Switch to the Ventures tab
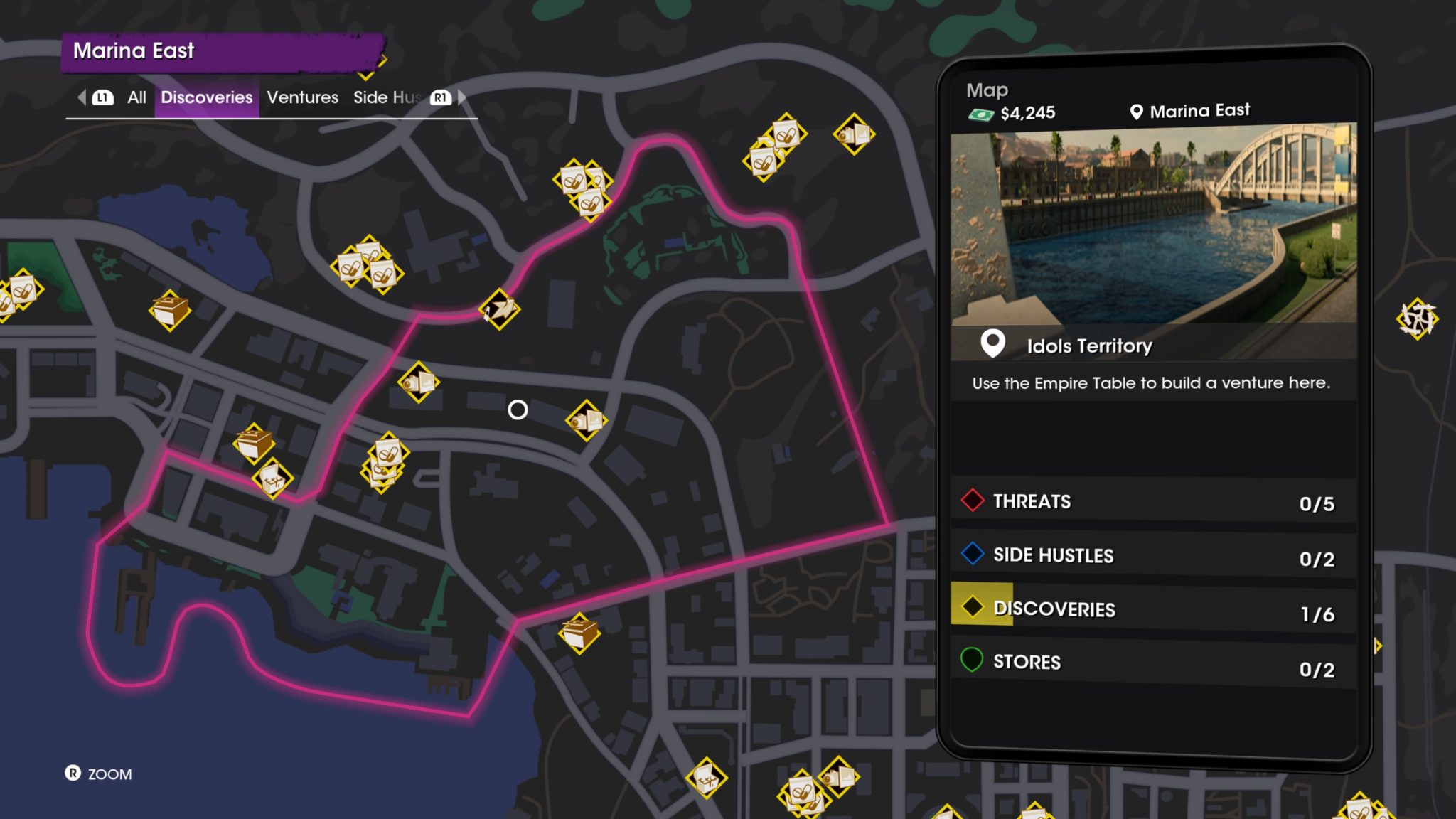1456x819 pixels. point(302,97)
